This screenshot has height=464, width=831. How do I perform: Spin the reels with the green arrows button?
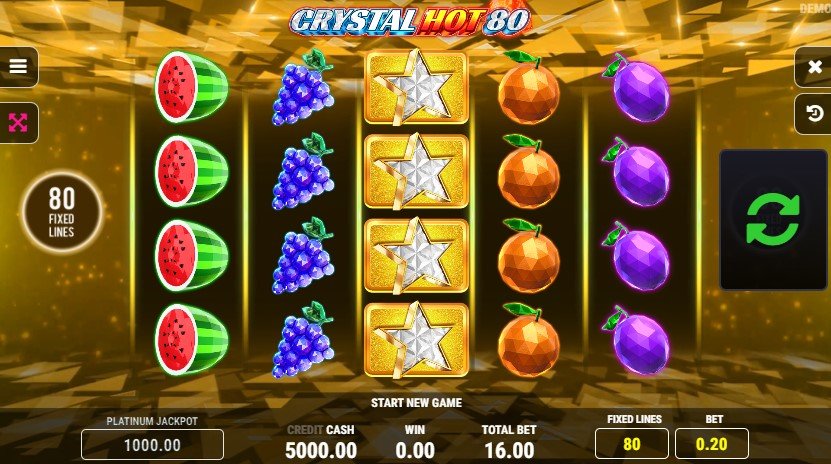(773, 218)
